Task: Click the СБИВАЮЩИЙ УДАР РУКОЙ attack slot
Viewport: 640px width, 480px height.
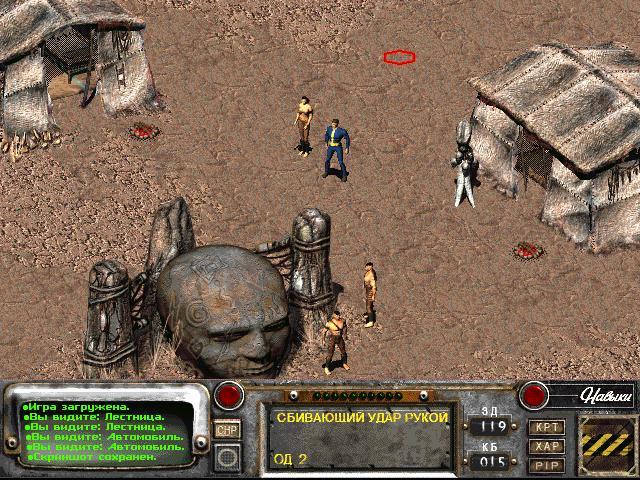Action: tap(358, 437)
